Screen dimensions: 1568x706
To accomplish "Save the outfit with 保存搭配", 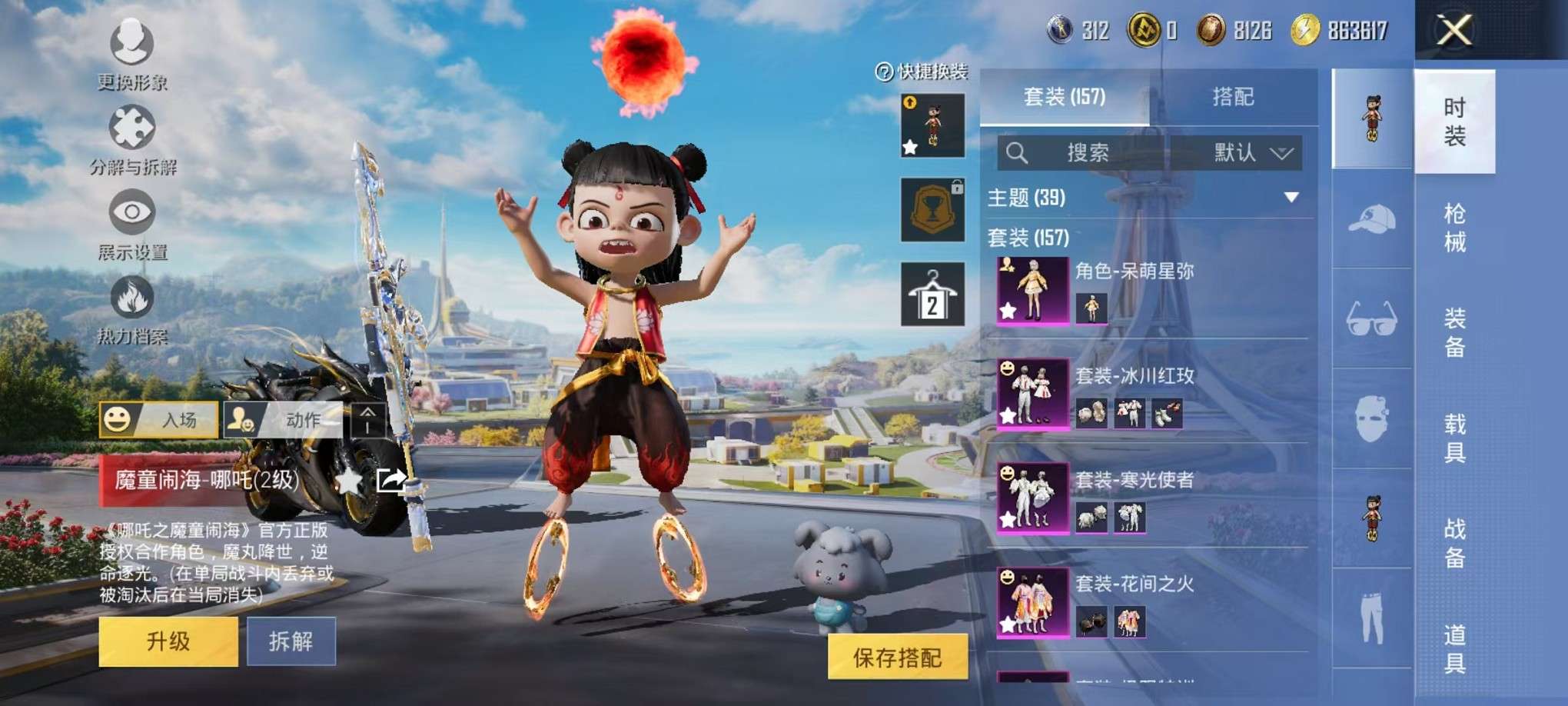I will coord(897,658).
